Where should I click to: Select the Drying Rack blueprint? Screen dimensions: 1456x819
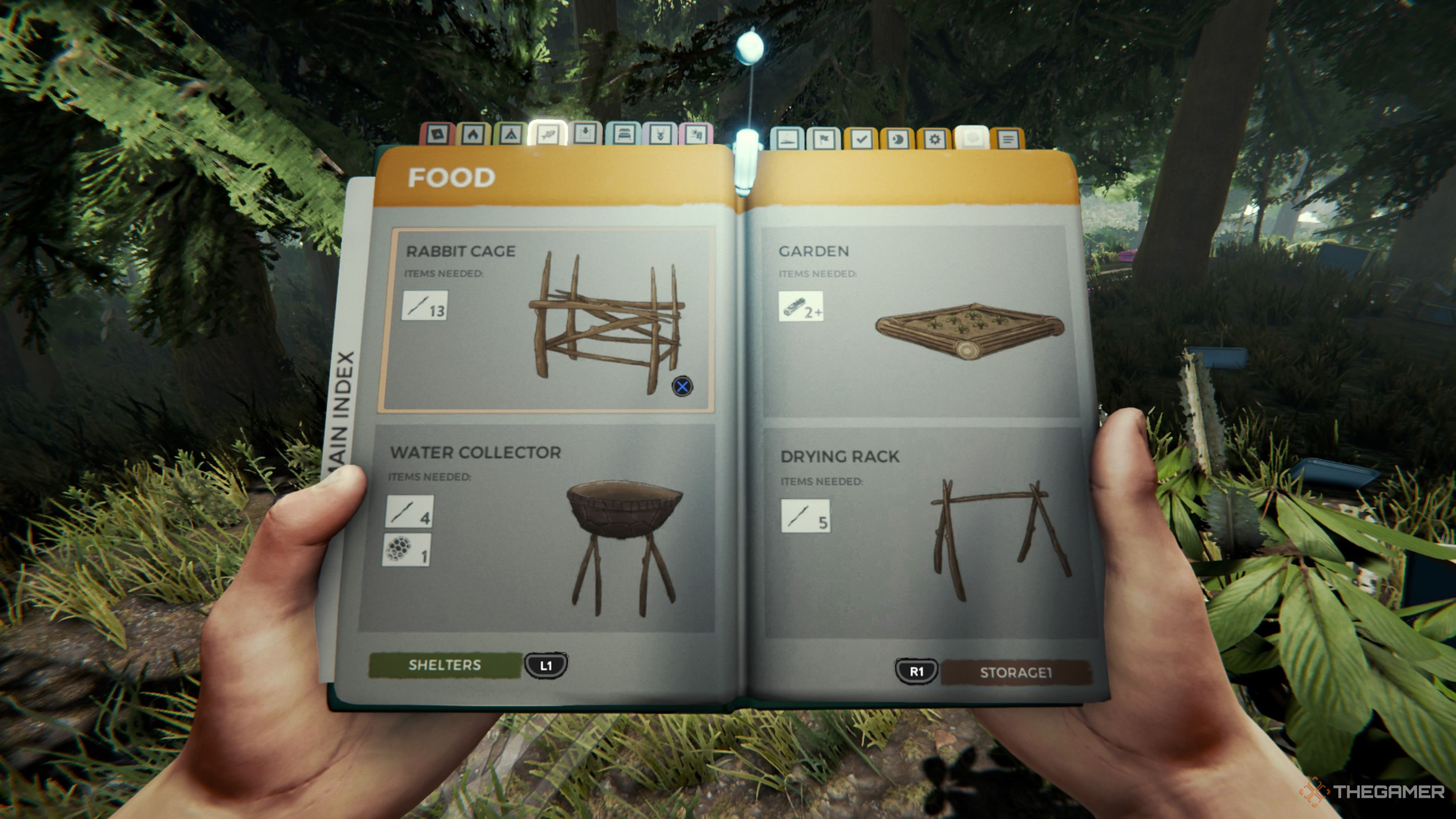(927, 531)
